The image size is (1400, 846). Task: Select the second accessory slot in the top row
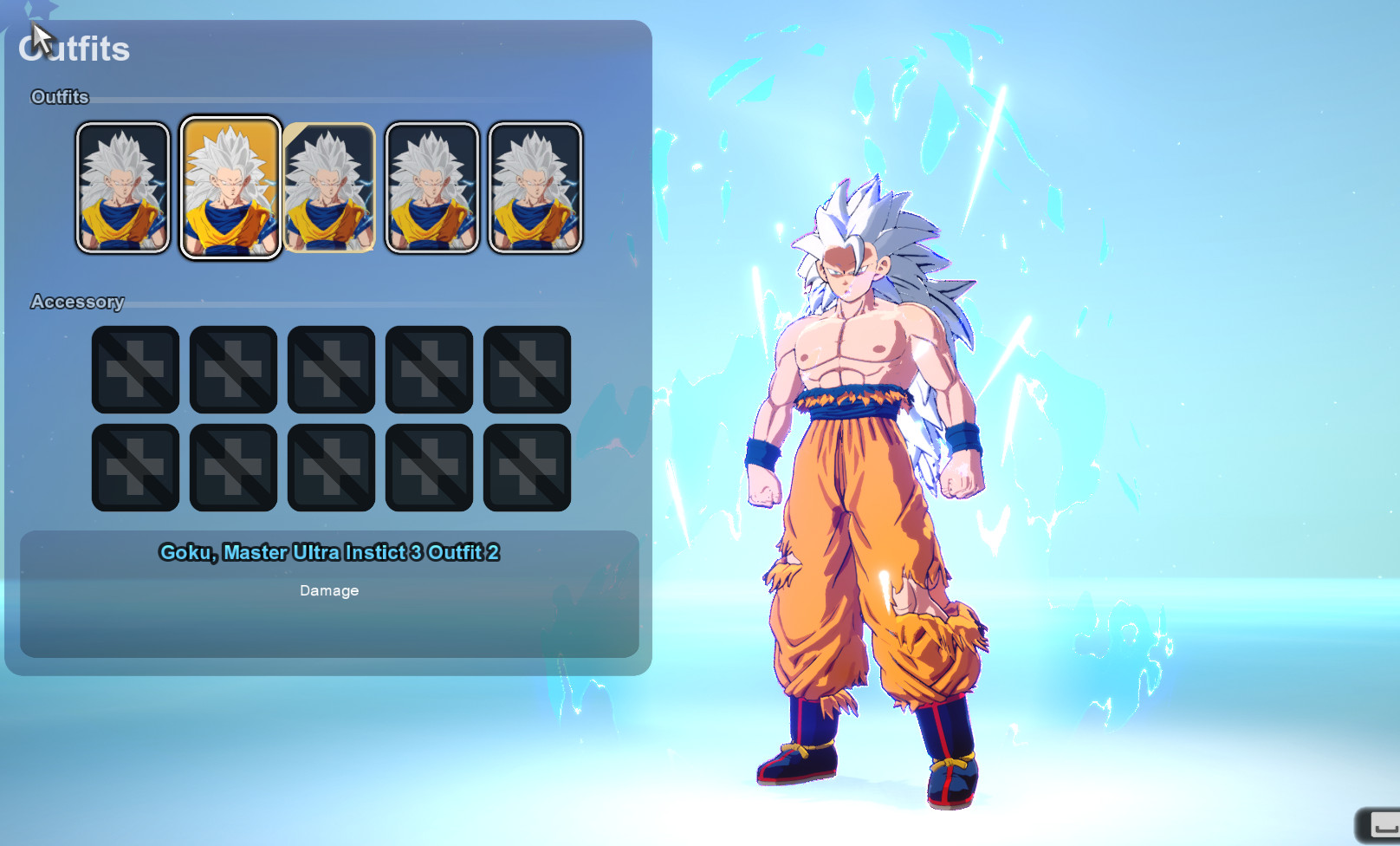232,368
